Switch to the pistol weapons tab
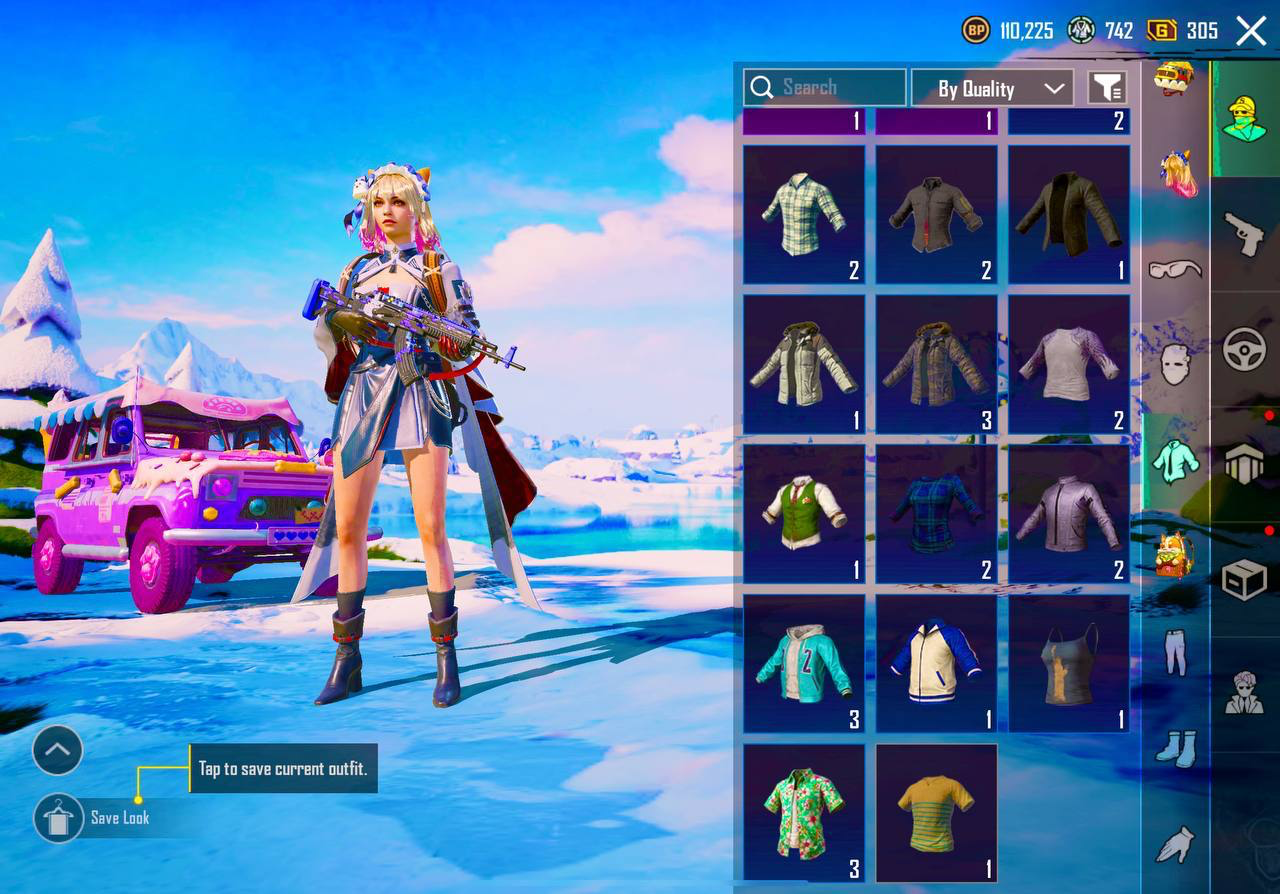 coord(1244,236)
